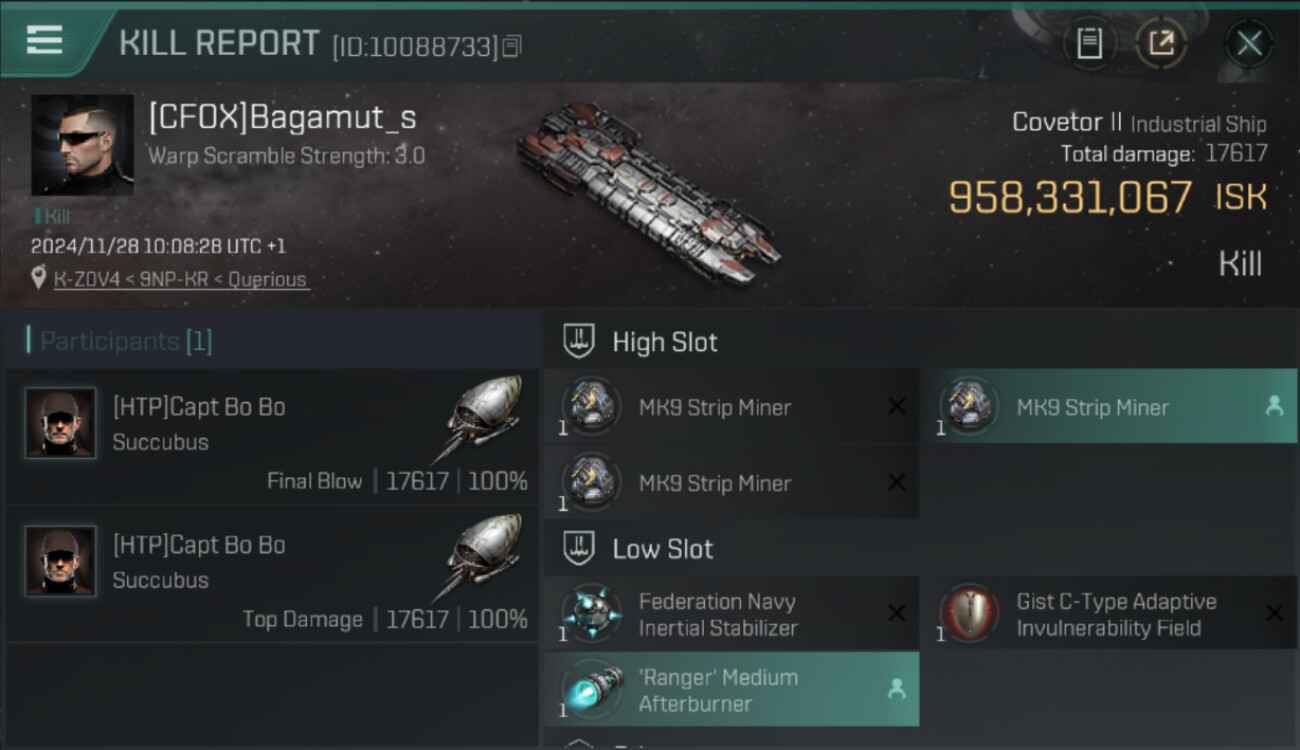This screenshot has height=750, width=1300.
Task: Open the clipboard notes icon
Action: (x=1089, y=43)
